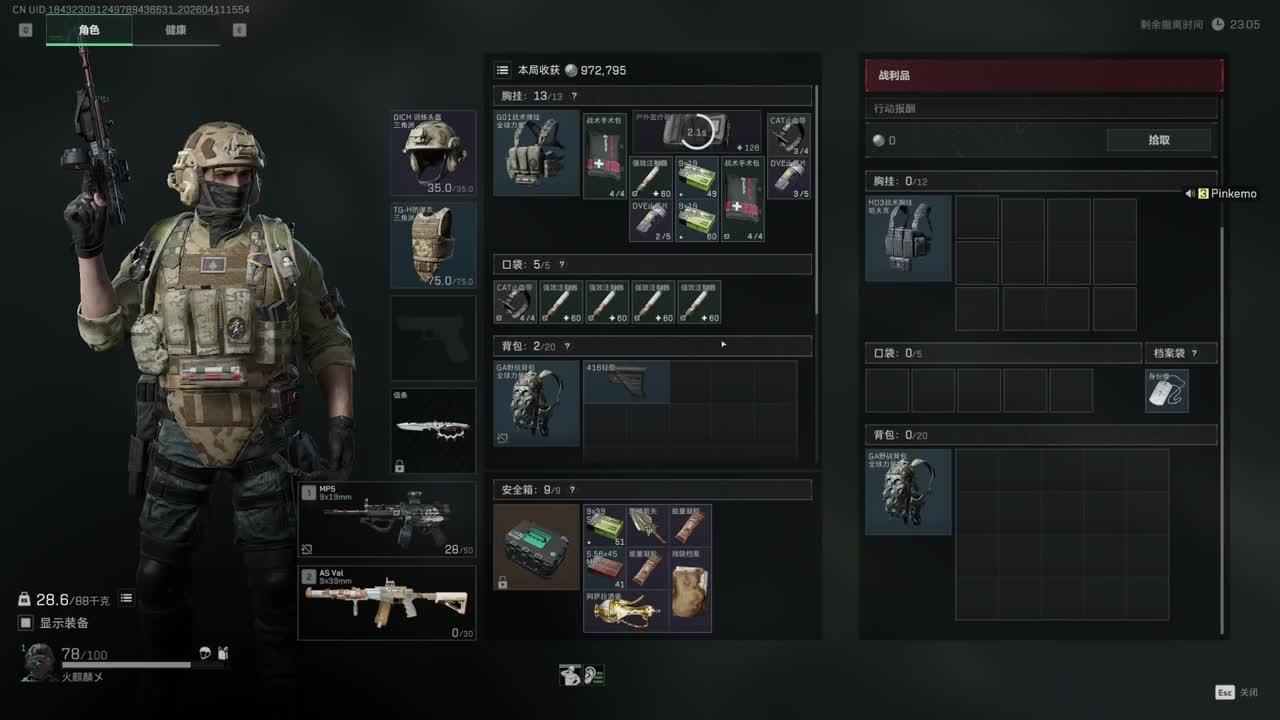The height and width of the screenshot is (720, 1280).
Task: Pick the 416 light stock in the backpack
Action: tap(626, 383)
